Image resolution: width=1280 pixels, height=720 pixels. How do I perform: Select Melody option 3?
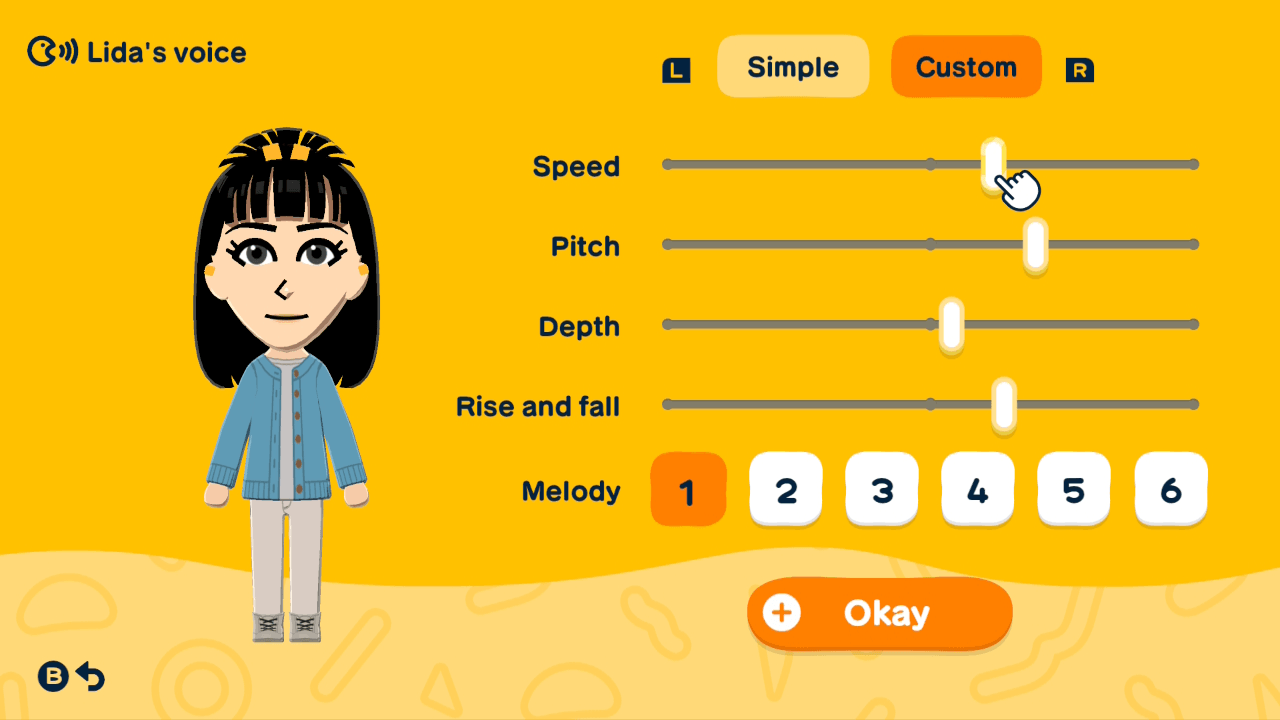pos(881,489)
